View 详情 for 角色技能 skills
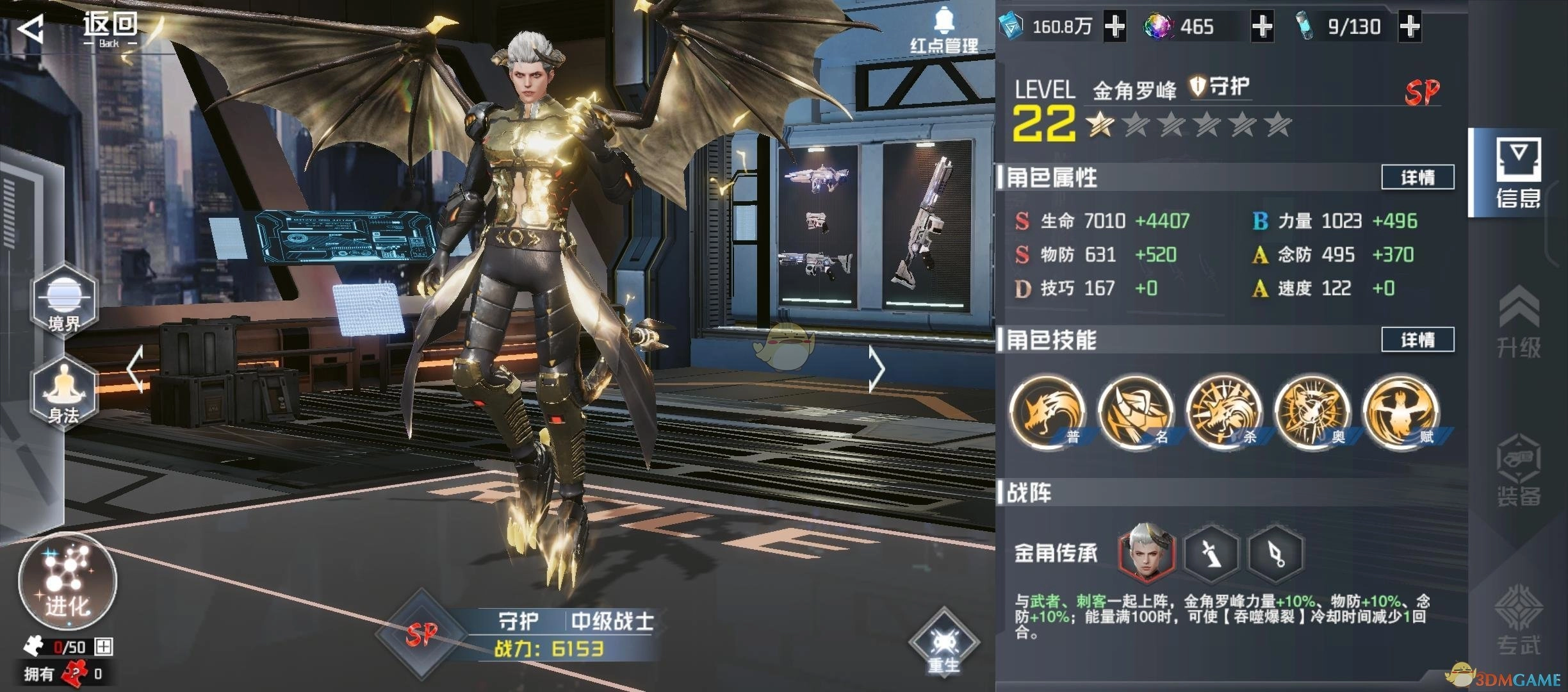The image size is (1568, 692). [x=1417, y=340]
